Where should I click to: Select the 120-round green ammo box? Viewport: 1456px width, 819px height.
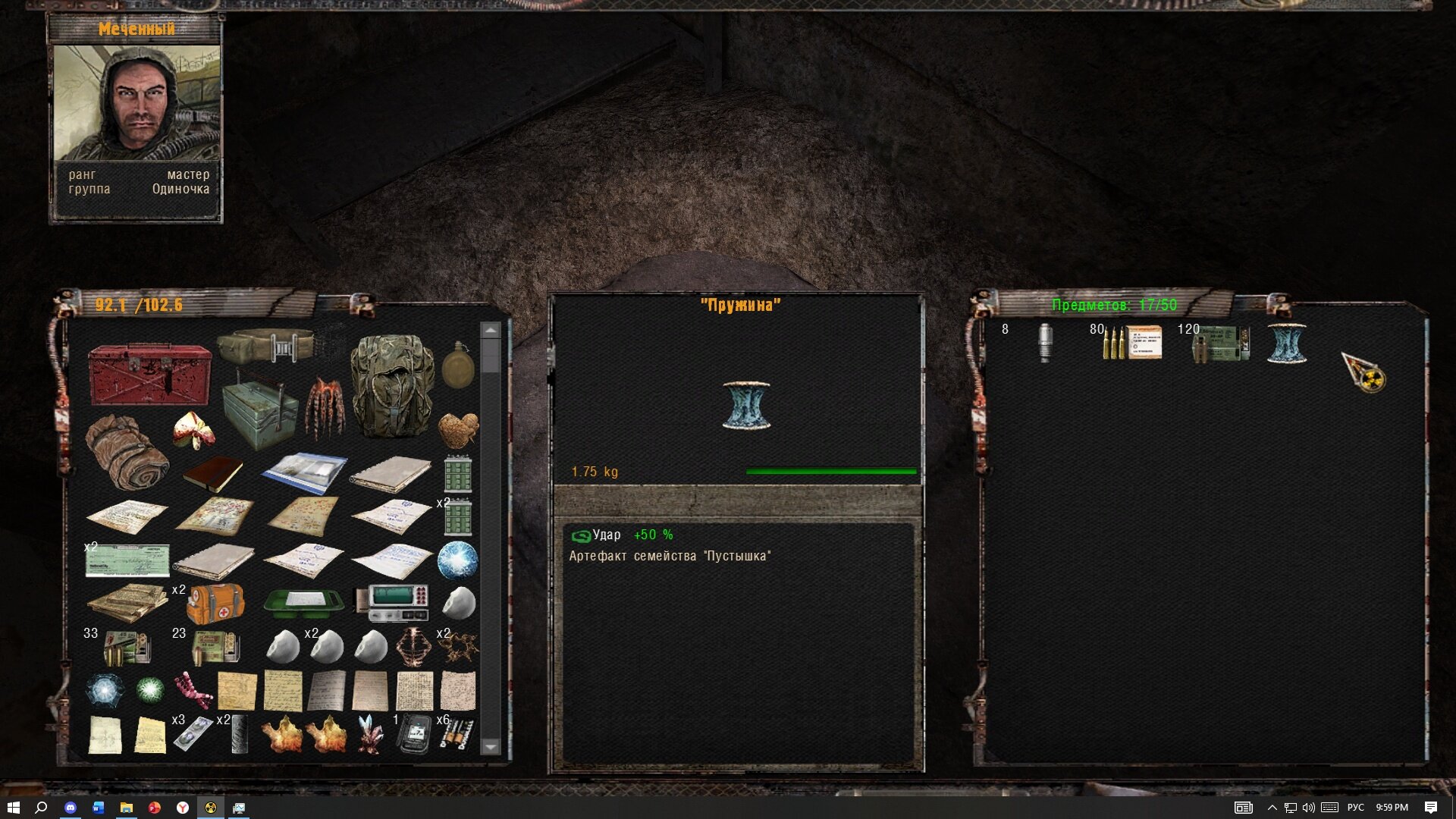click(1221, 344)
